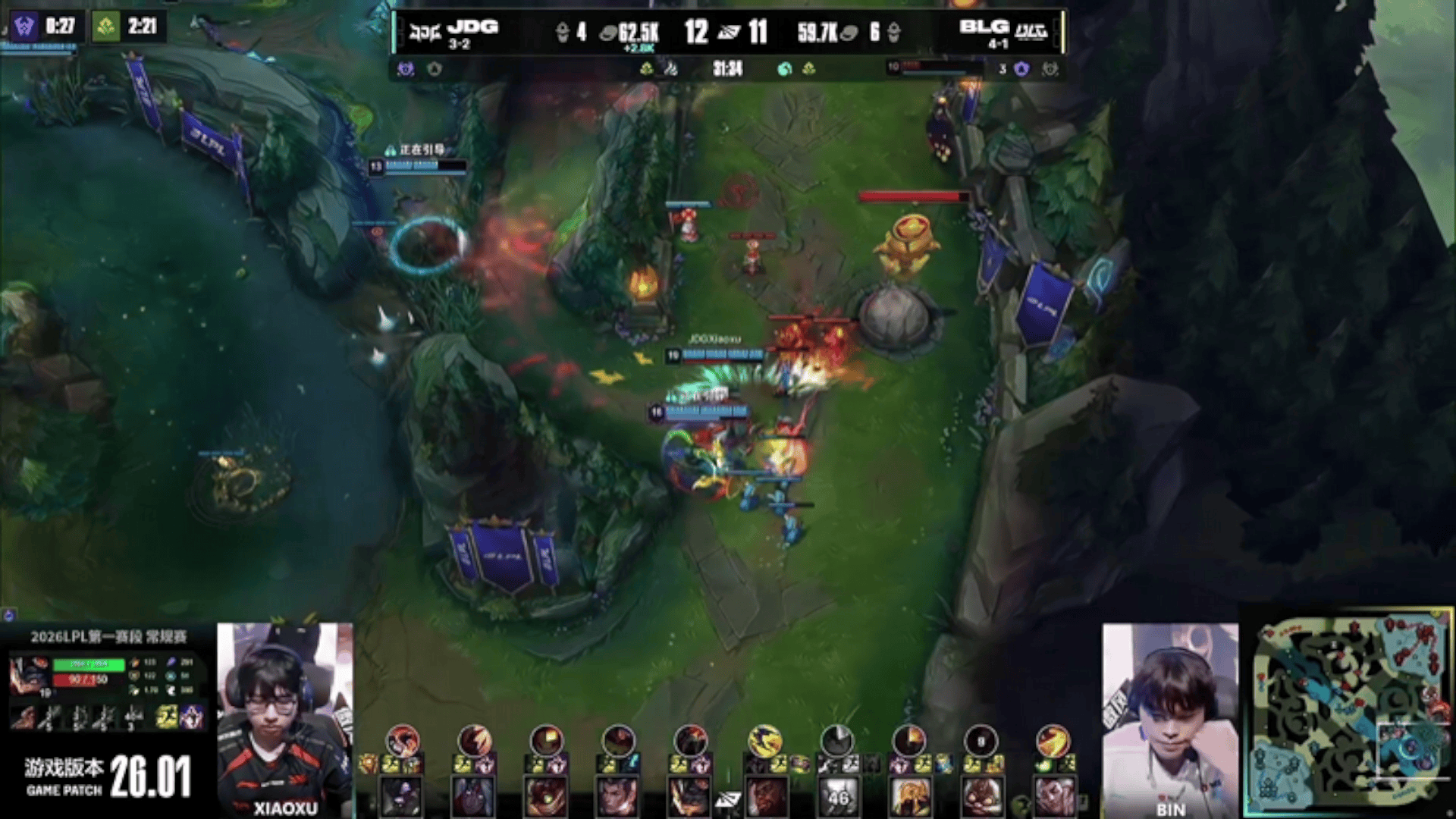
Task: Click the green dragon timer icon
Action: pyautogui.click(x=105, y=27)
